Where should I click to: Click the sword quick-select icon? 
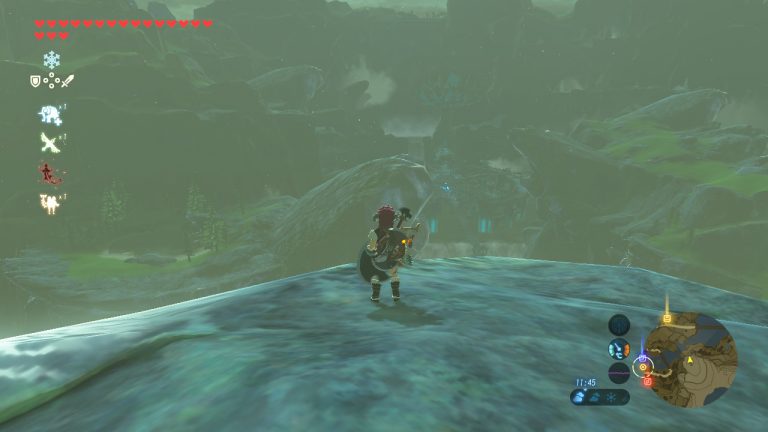pyautogui.click(x=67, y=81)
